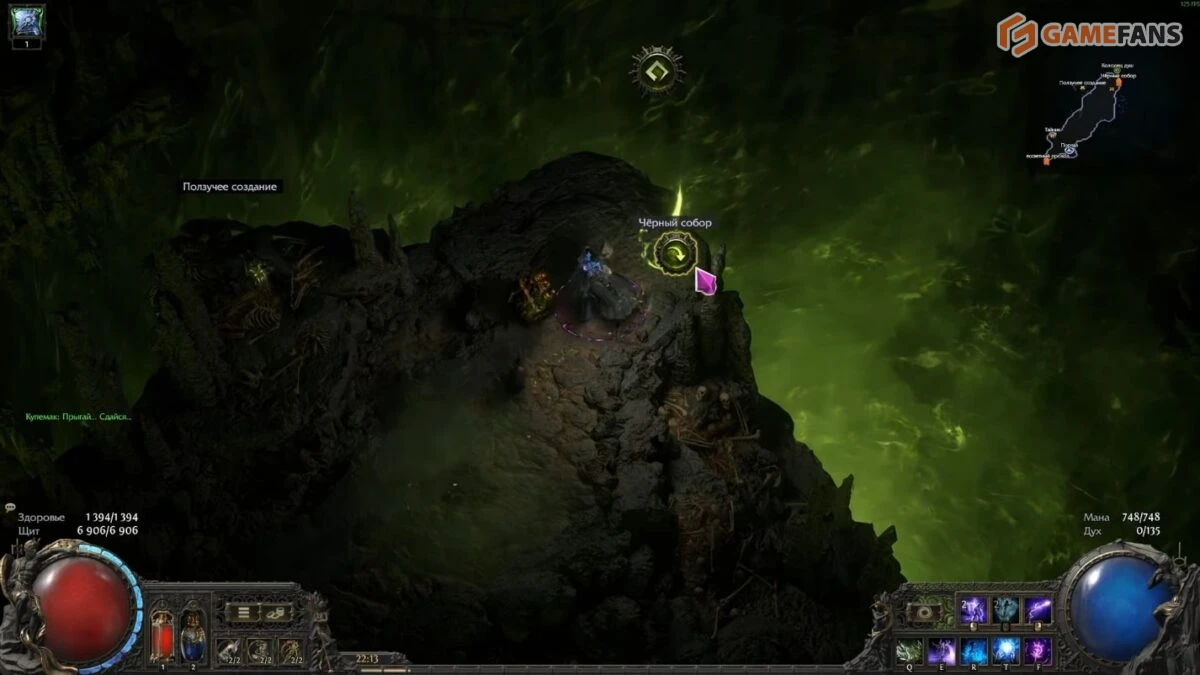This screenshot has width=1200, height=675.
Task: Trigger the blue flame skill on R
Action: [974, 651]
